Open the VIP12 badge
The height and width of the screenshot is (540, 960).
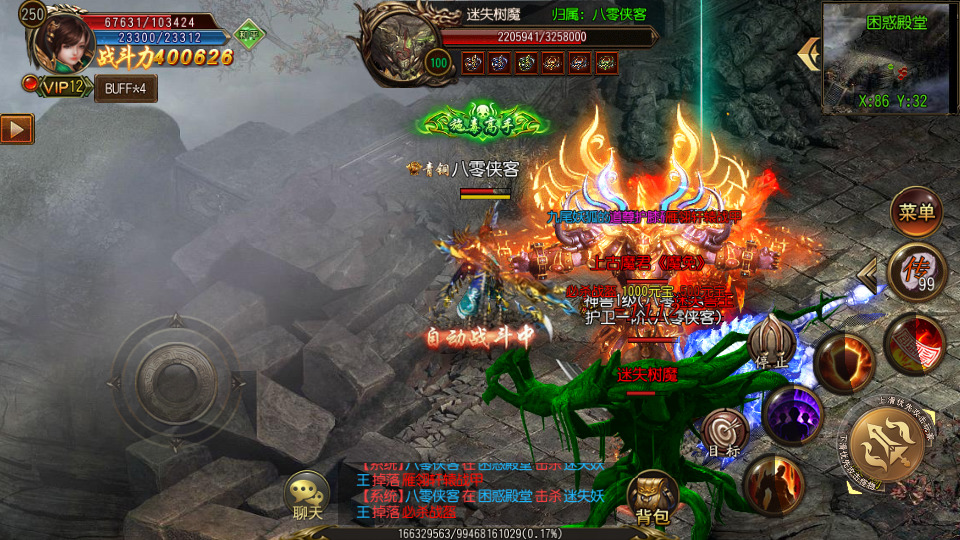tap(64, 87)
